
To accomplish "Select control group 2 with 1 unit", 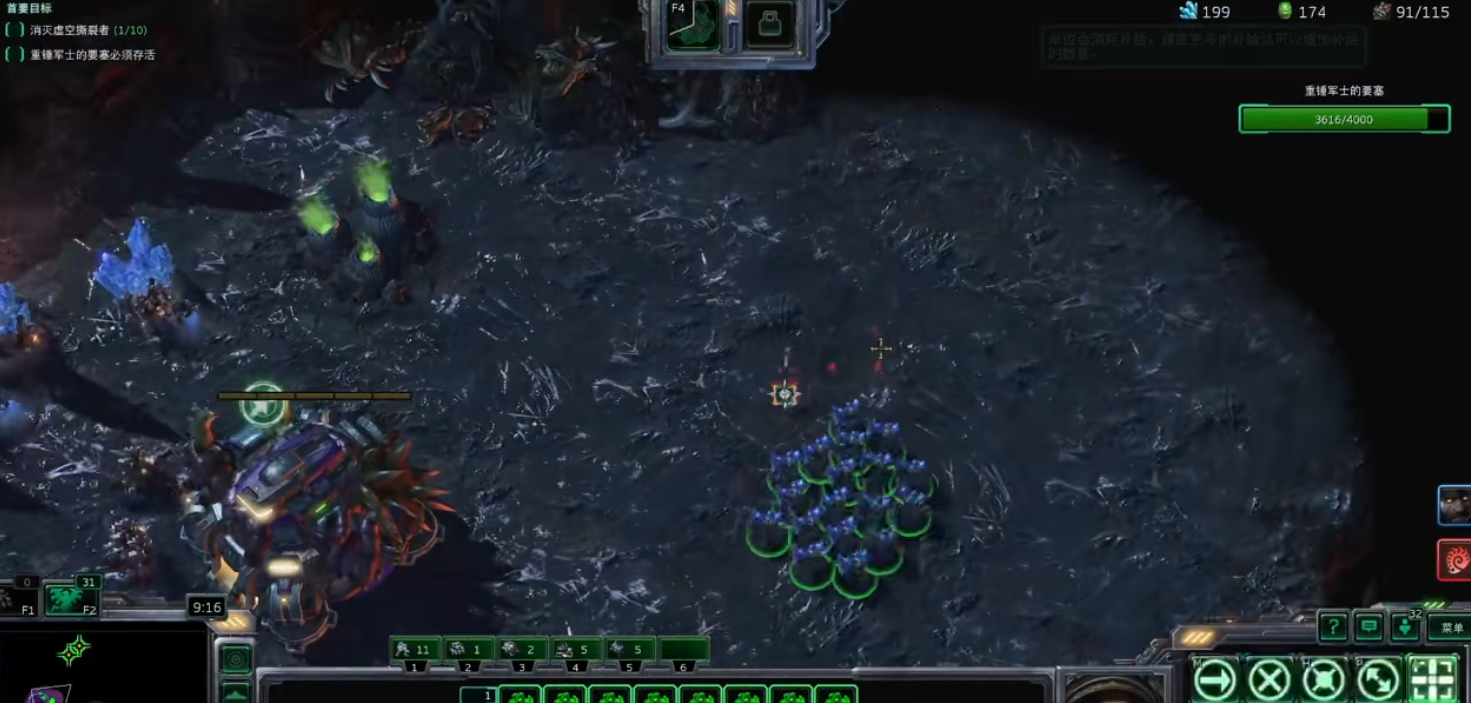I will coord(468,650).
